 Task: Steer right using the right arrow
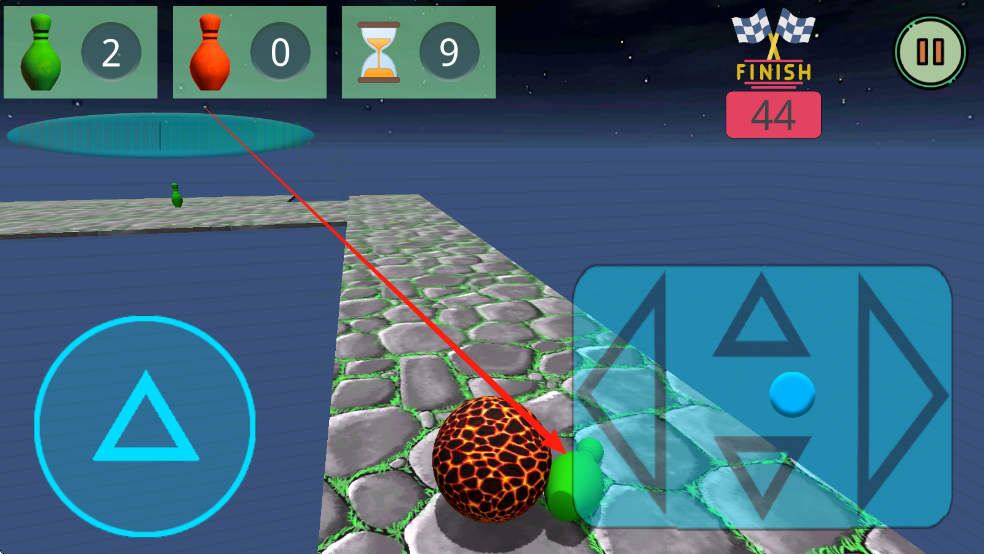click(x=903, y=396)
